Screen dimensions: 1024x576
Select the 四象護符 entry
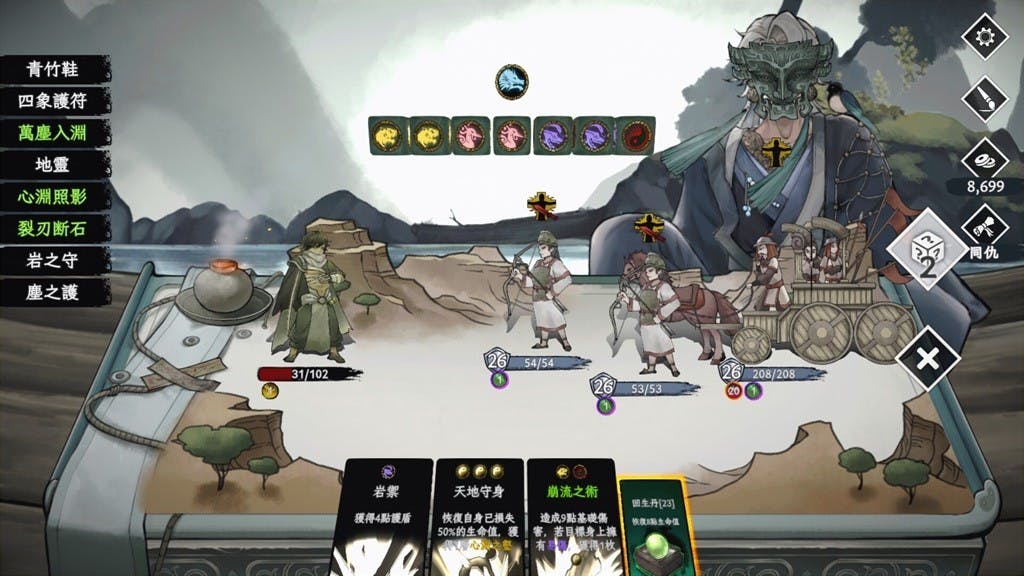point(55,101)
